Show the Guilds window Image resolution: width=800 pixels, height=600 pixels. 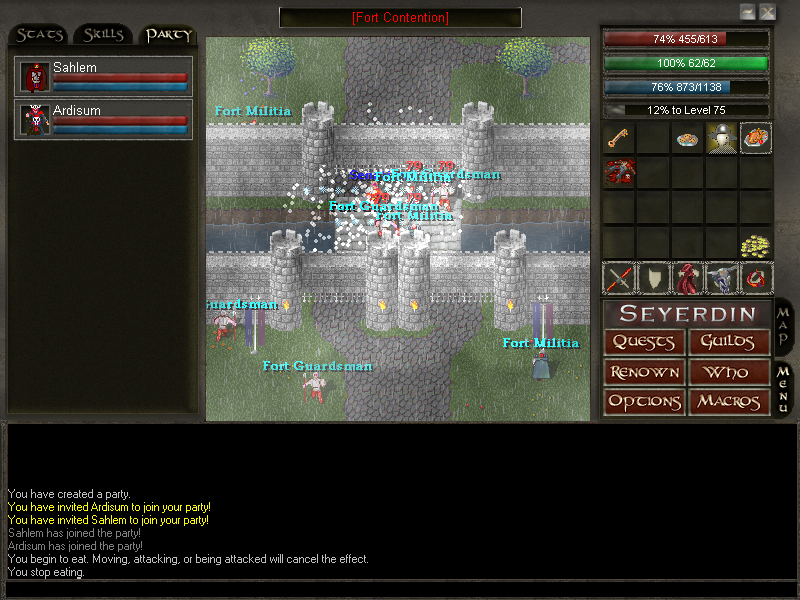pos(729,342)
